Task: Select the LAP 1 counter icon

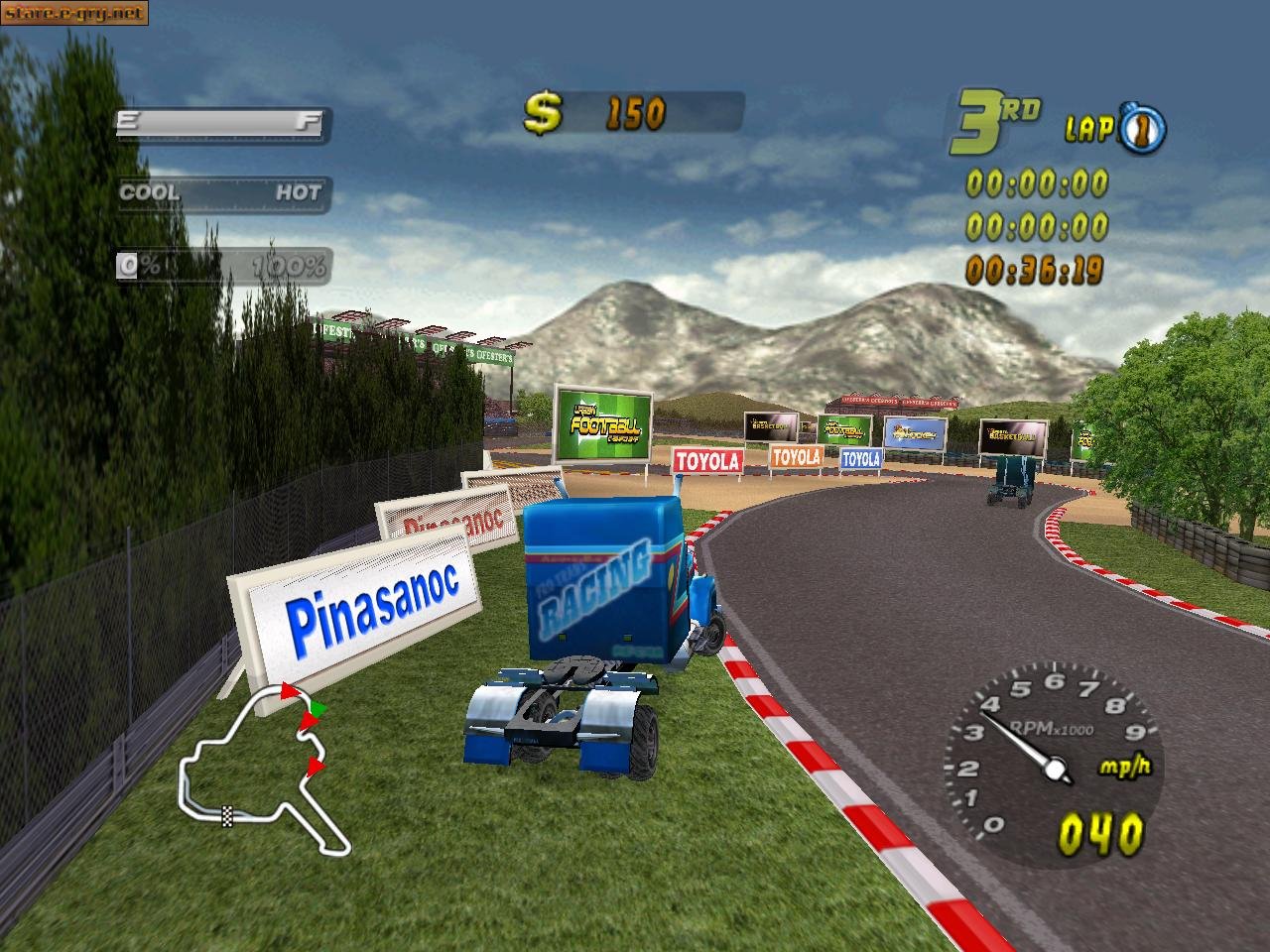Action: [x=1141, y=128]
